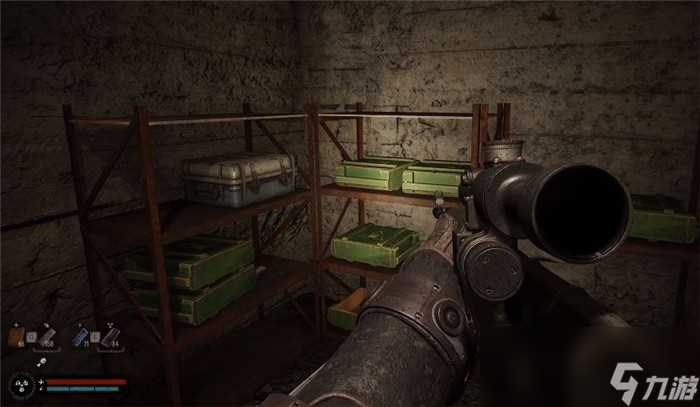This screenshot has width=700, height=407.
Task: Click the circular radiation indicator icon
Action: click(20, 384)
